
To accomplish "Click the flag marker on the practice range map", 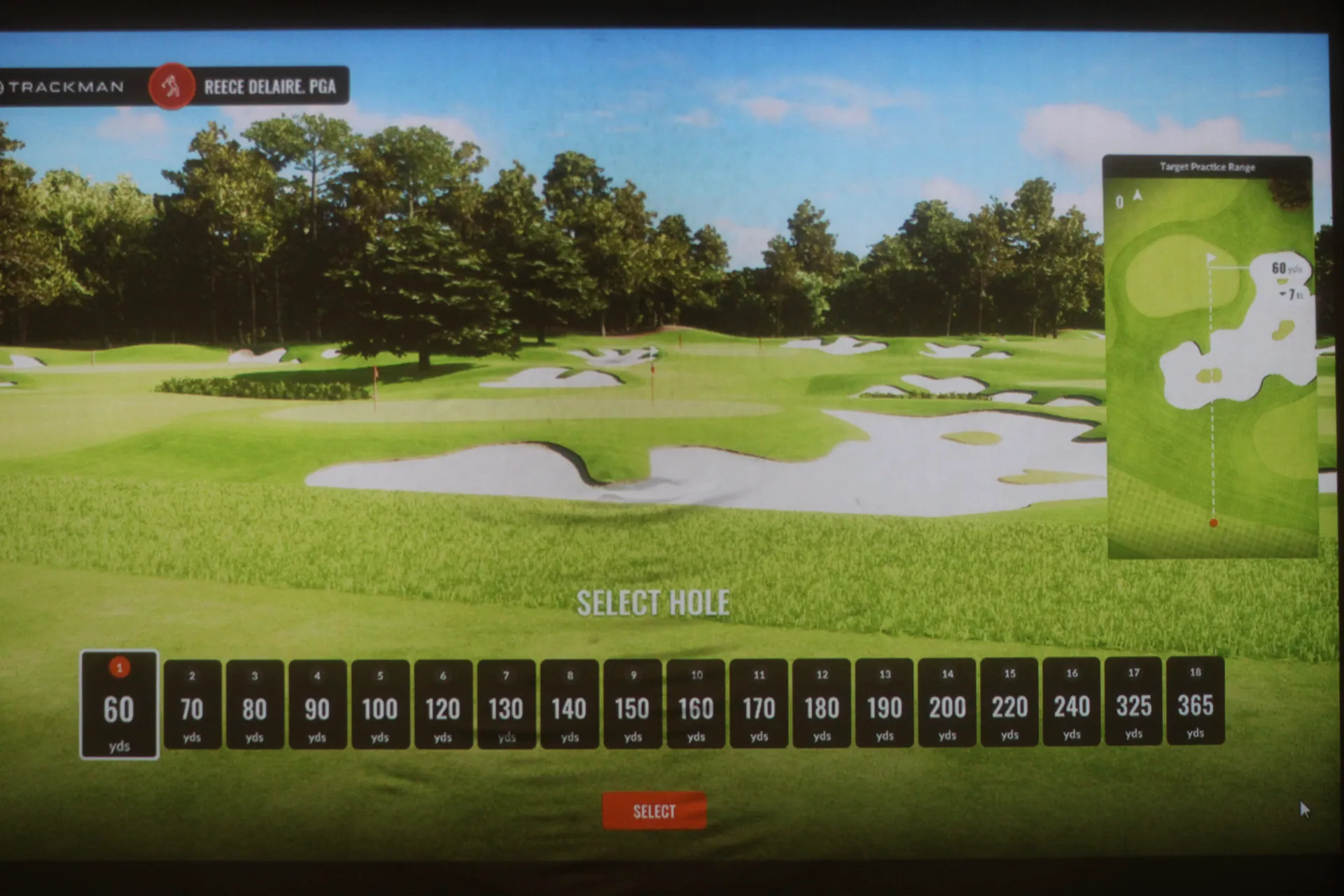I will (x=1210, y=258).
